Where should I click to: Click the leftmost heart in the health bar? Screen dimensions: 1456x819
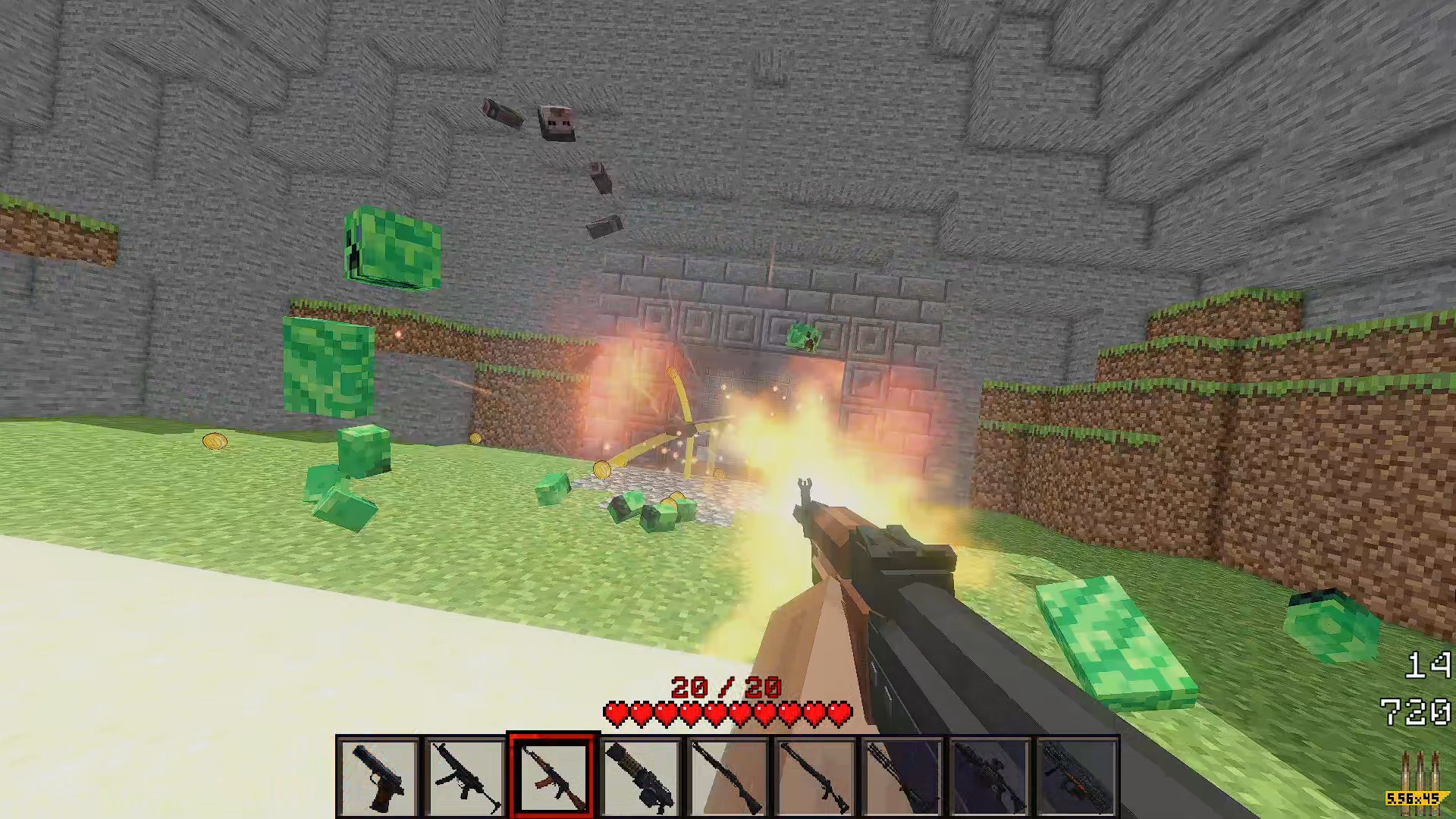point(616,713)
